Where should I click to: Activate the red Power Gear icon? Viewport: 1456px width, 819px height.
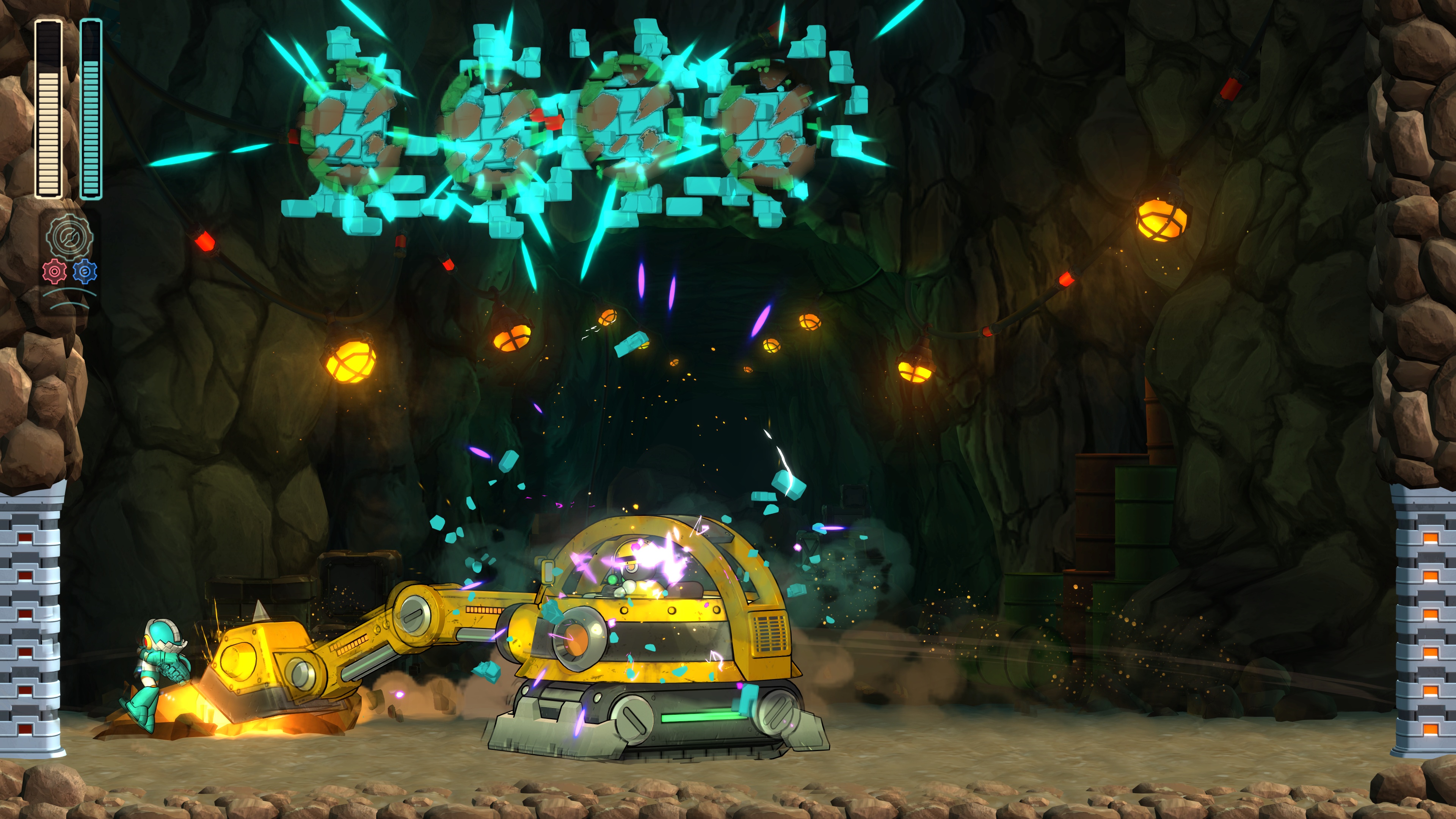click(54, 272)
